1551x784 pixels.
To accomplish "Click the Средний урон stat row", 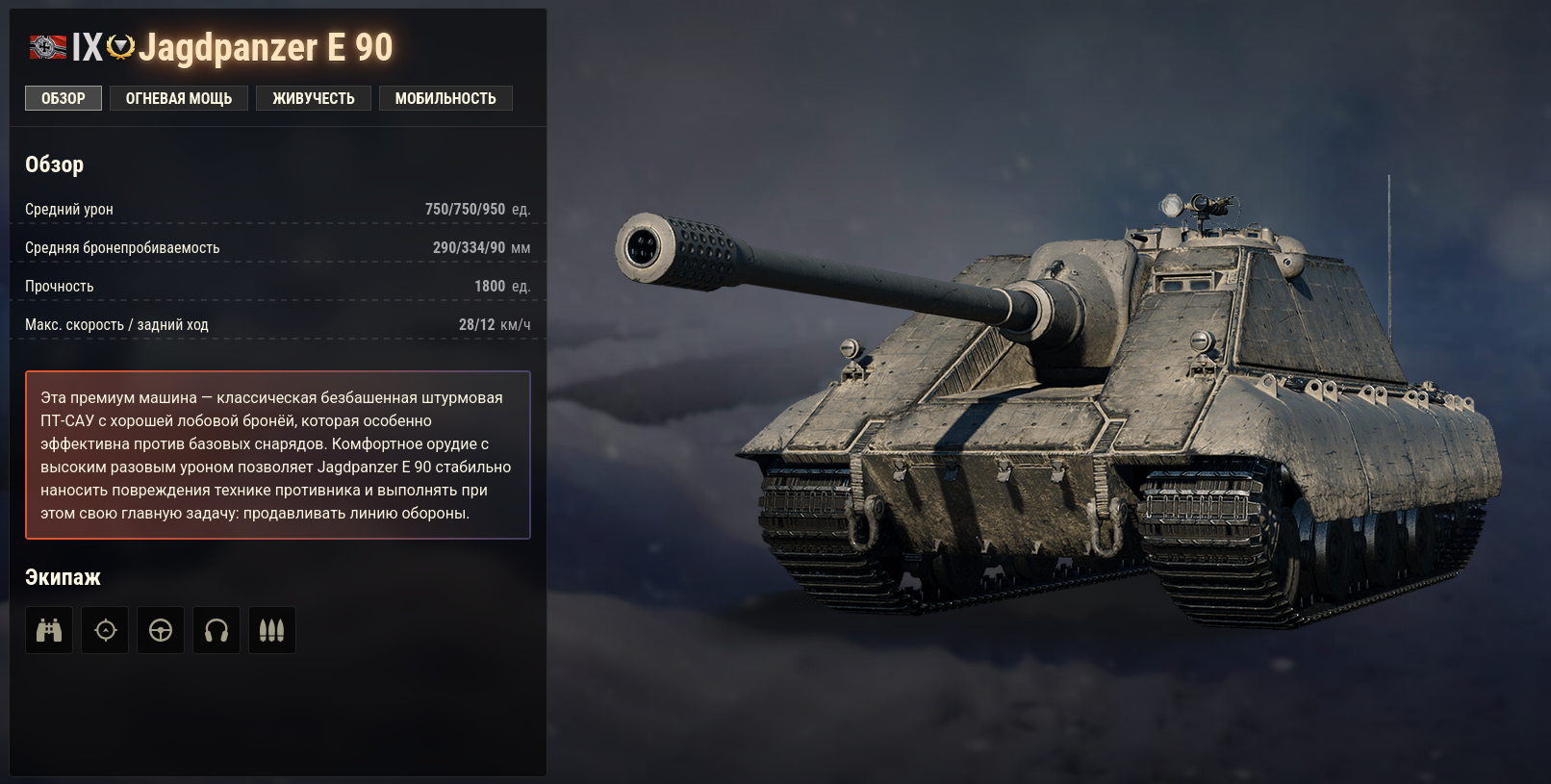I will (x=279, y=208).
